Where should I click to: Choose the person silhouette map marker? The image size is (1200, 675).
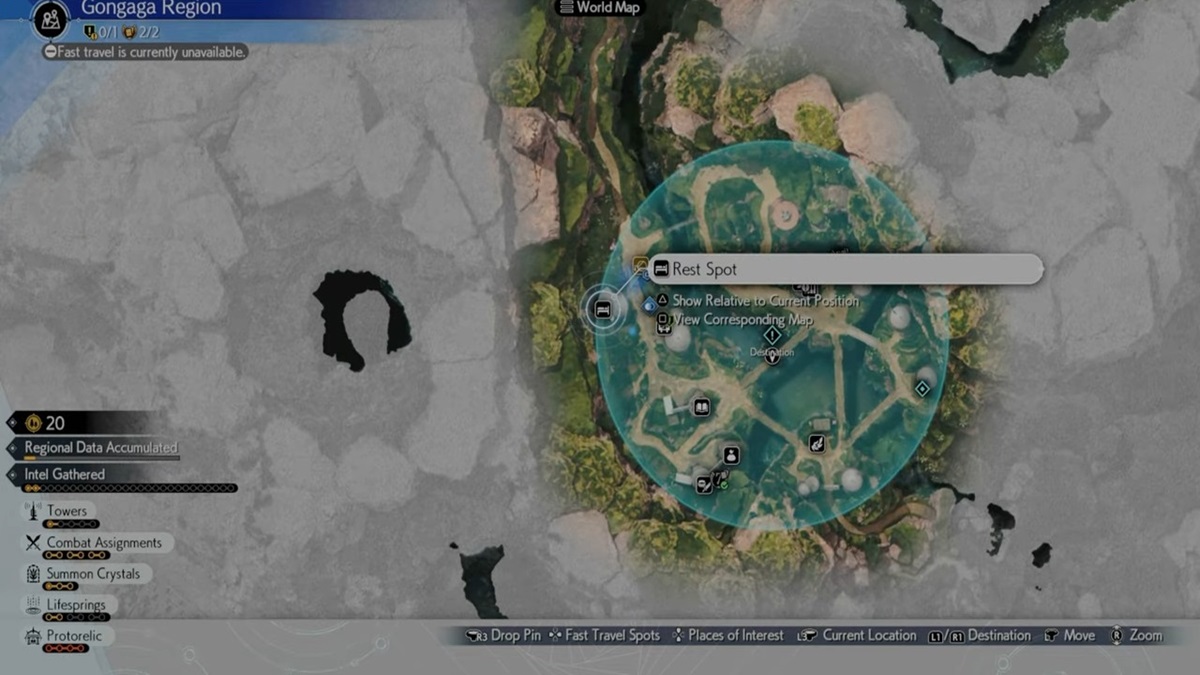pyautogui.click(x=731, y=455)
